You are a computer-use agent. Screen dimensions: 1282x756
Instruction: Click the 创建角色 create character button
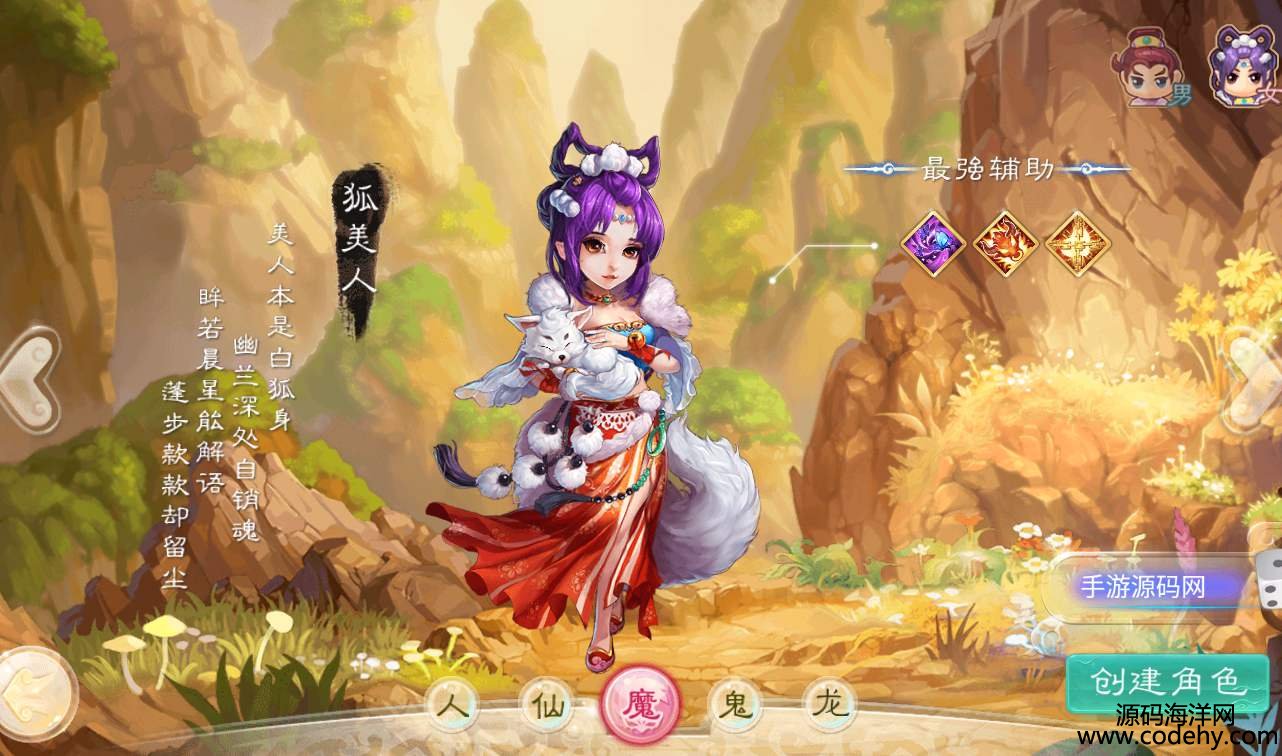[1166, 684]
